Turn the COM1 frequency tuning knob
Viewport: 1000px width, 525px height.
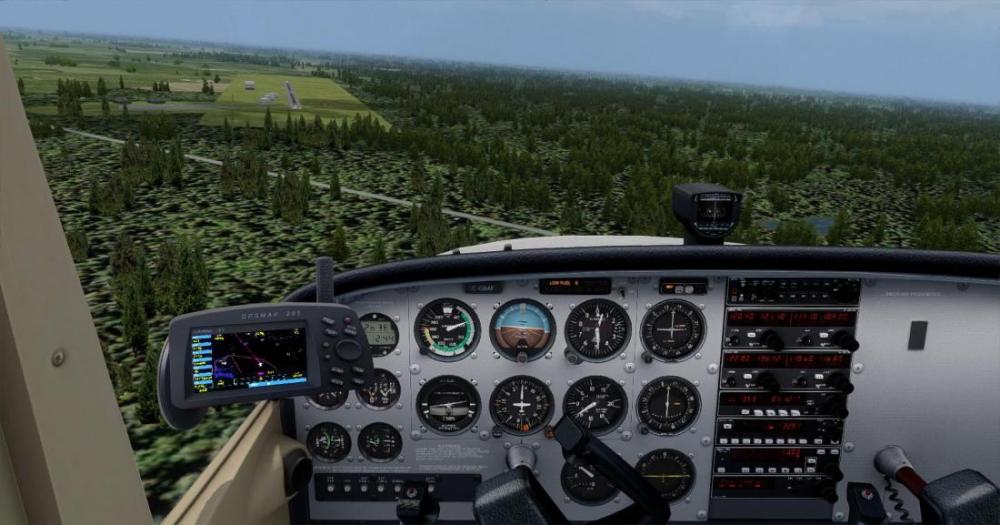(771, 340)
